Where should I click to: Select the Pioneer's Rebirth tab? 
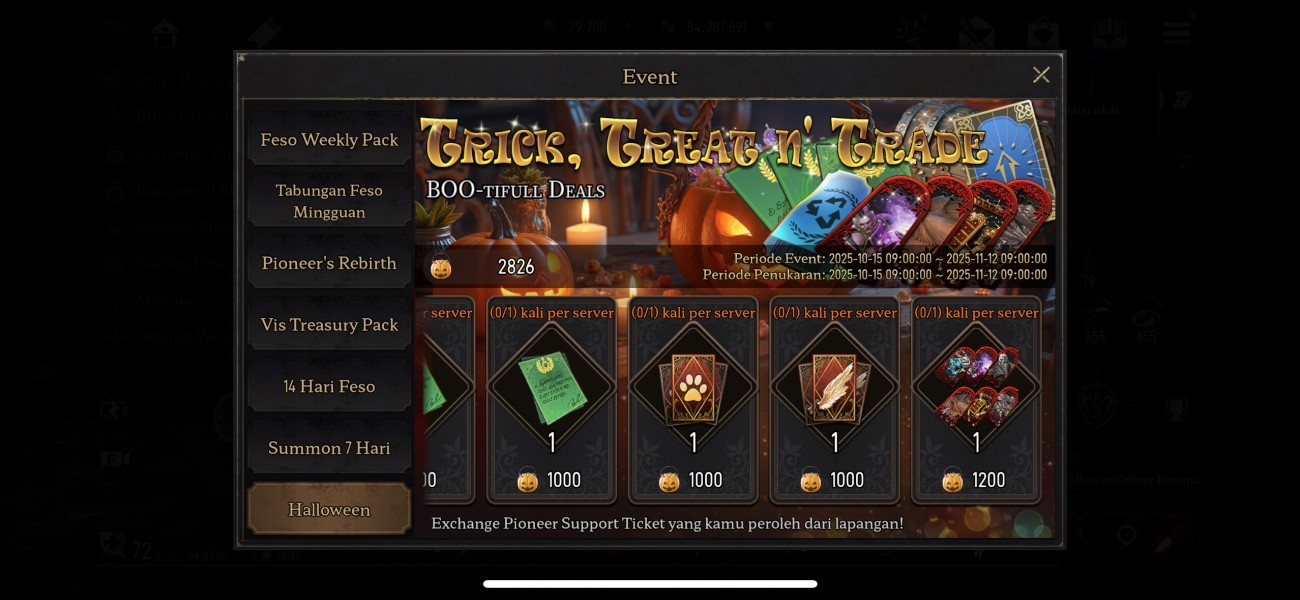point(329,263)
